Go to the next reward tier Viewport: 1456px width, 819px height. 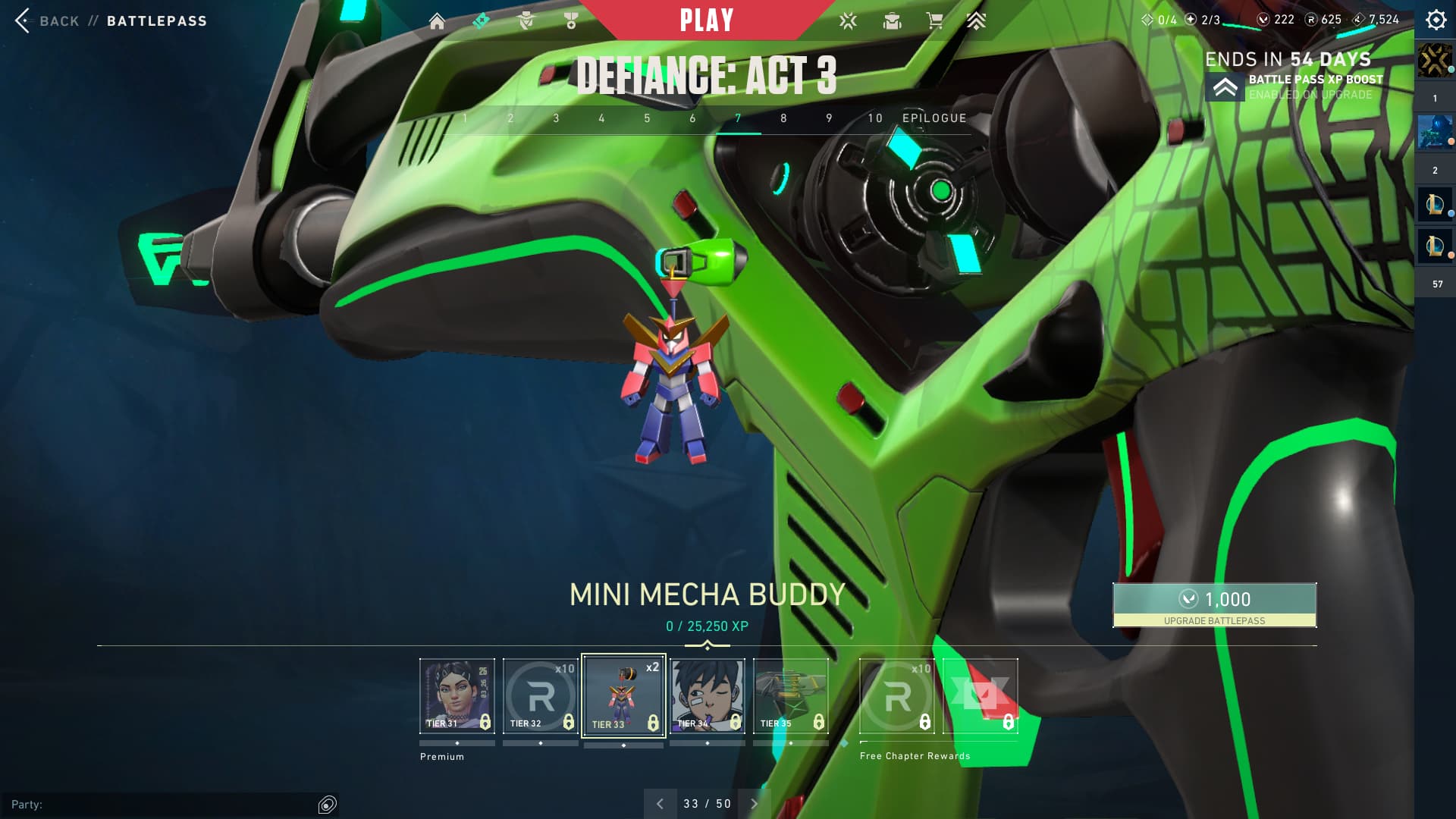pyautogui.click(x=754, y=804)
